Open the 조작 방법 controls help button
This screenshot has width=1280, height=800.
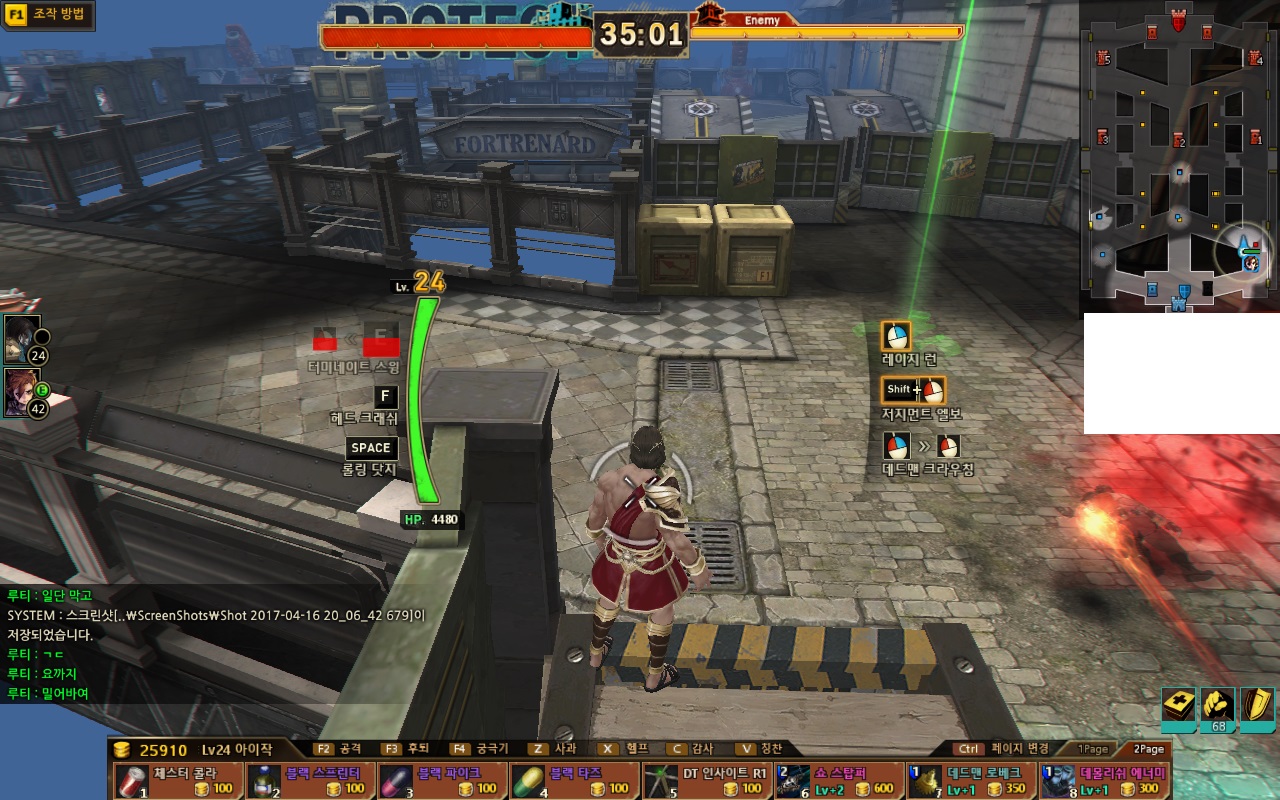tap(48, 16)
